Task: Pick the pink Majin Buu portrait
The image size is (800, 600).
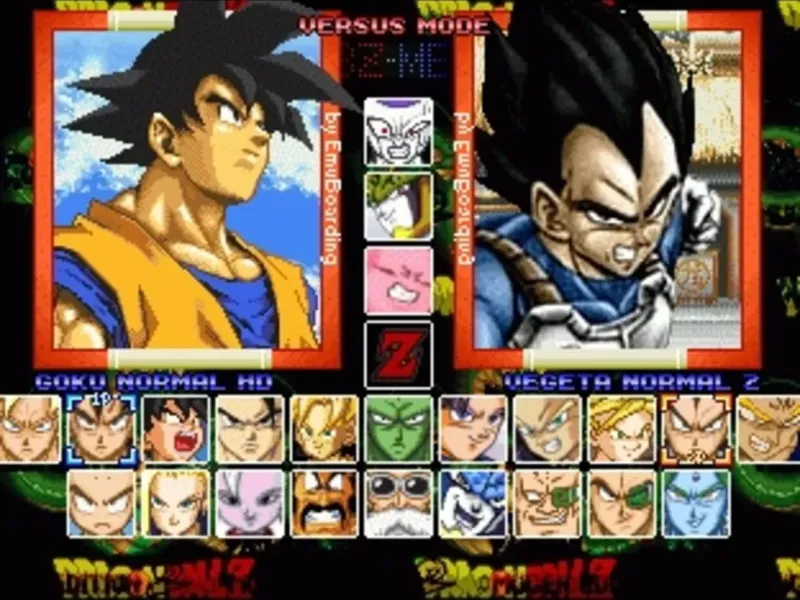Action: tap(398, 281)
